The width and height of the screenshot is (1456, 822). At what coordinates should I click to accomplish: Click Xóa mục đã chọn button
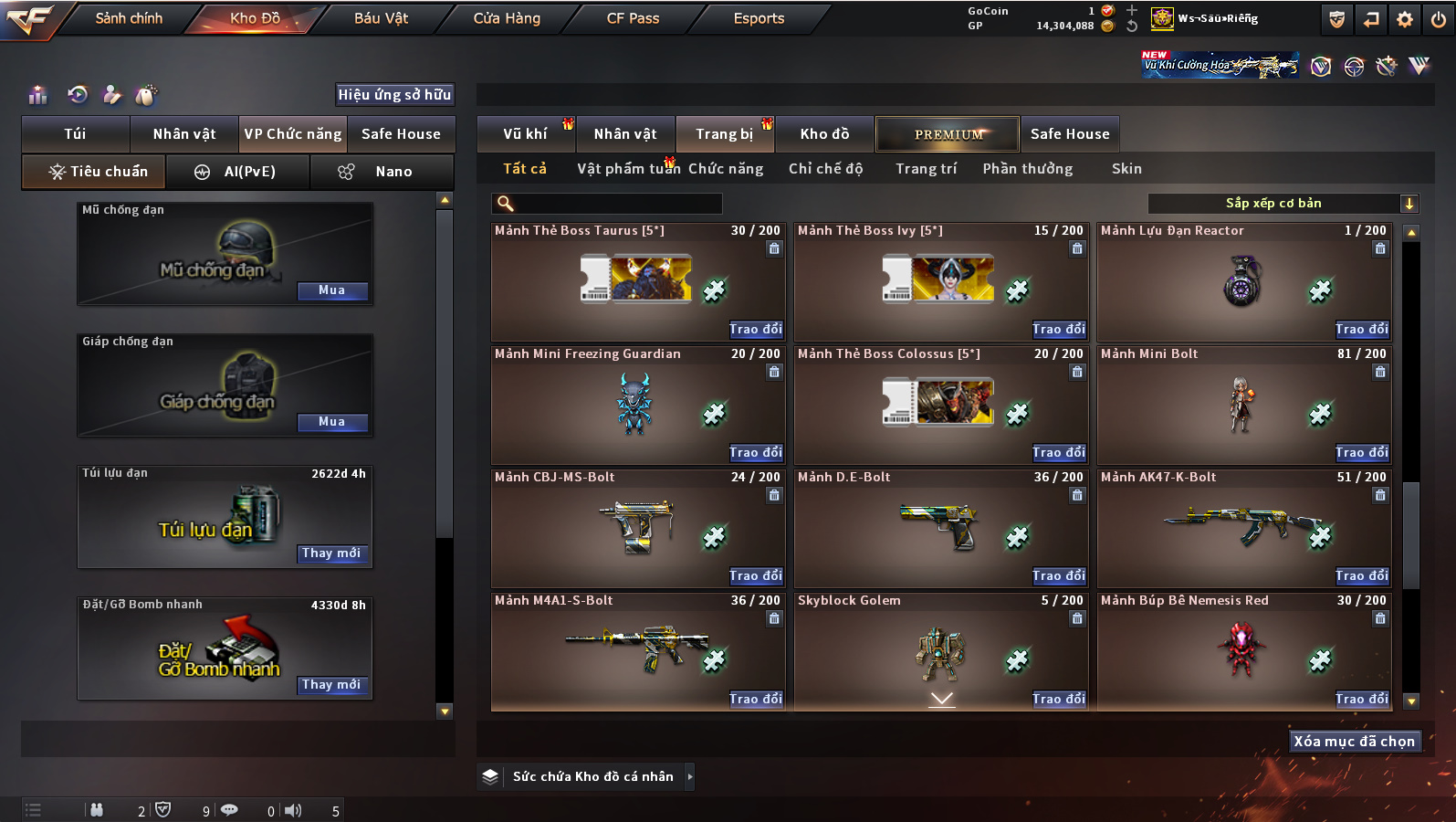(x=1354, y=742)
